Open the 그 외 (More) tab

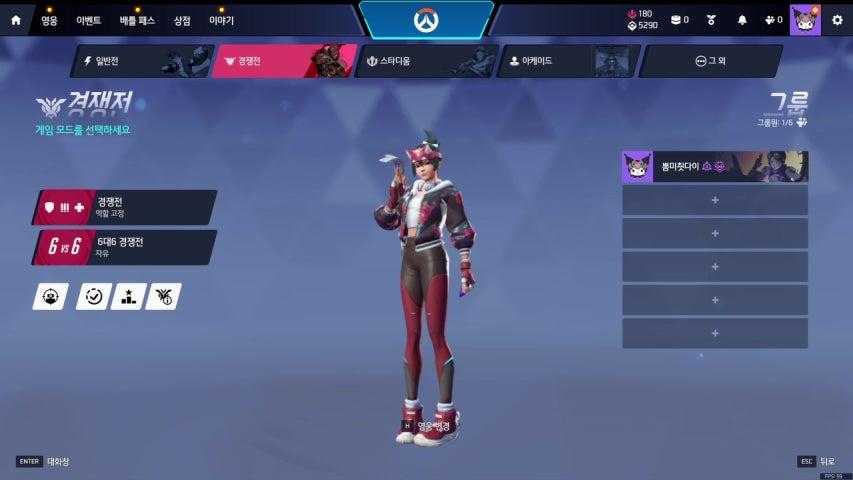pos(710,61)
